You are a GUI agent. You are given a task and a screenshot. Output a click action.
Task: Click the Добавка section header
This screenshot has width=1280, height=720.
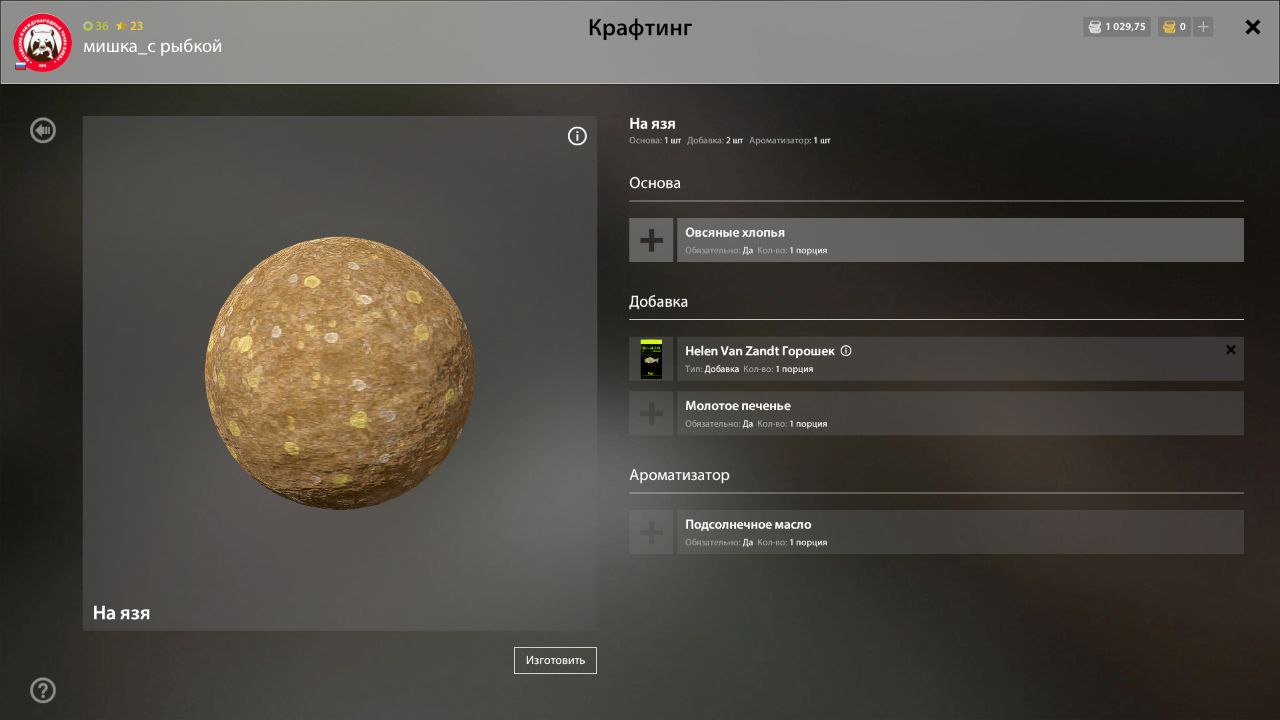[657, 301]
